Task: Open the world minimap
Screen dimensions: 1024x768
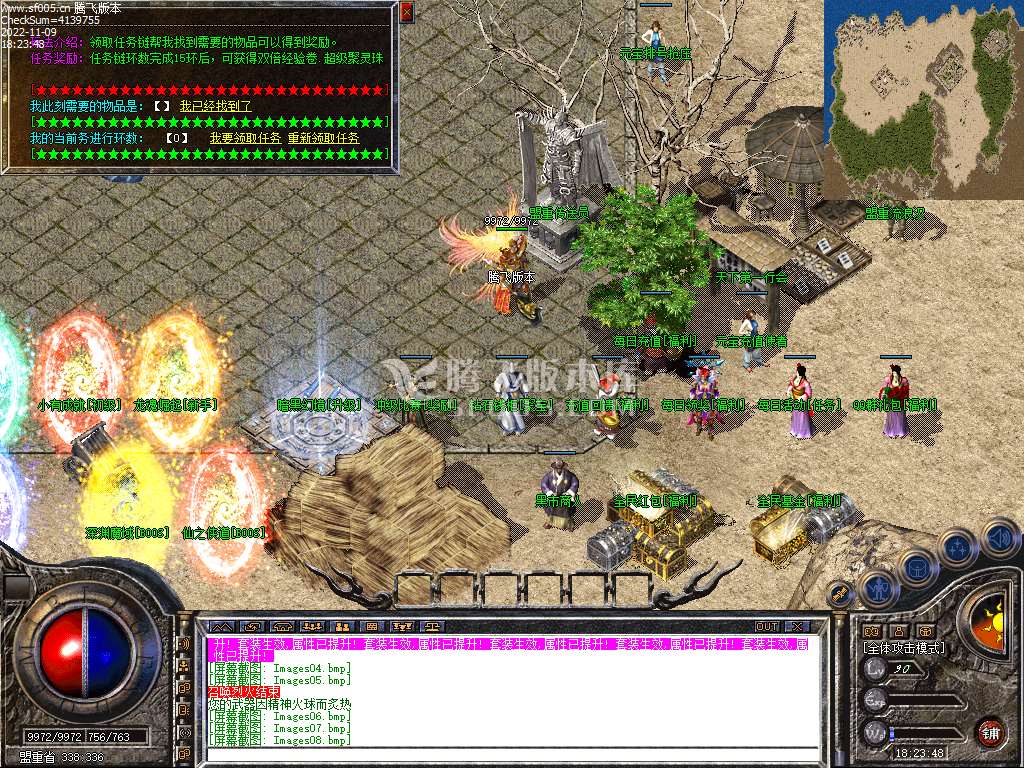Action: pos(922,98)
